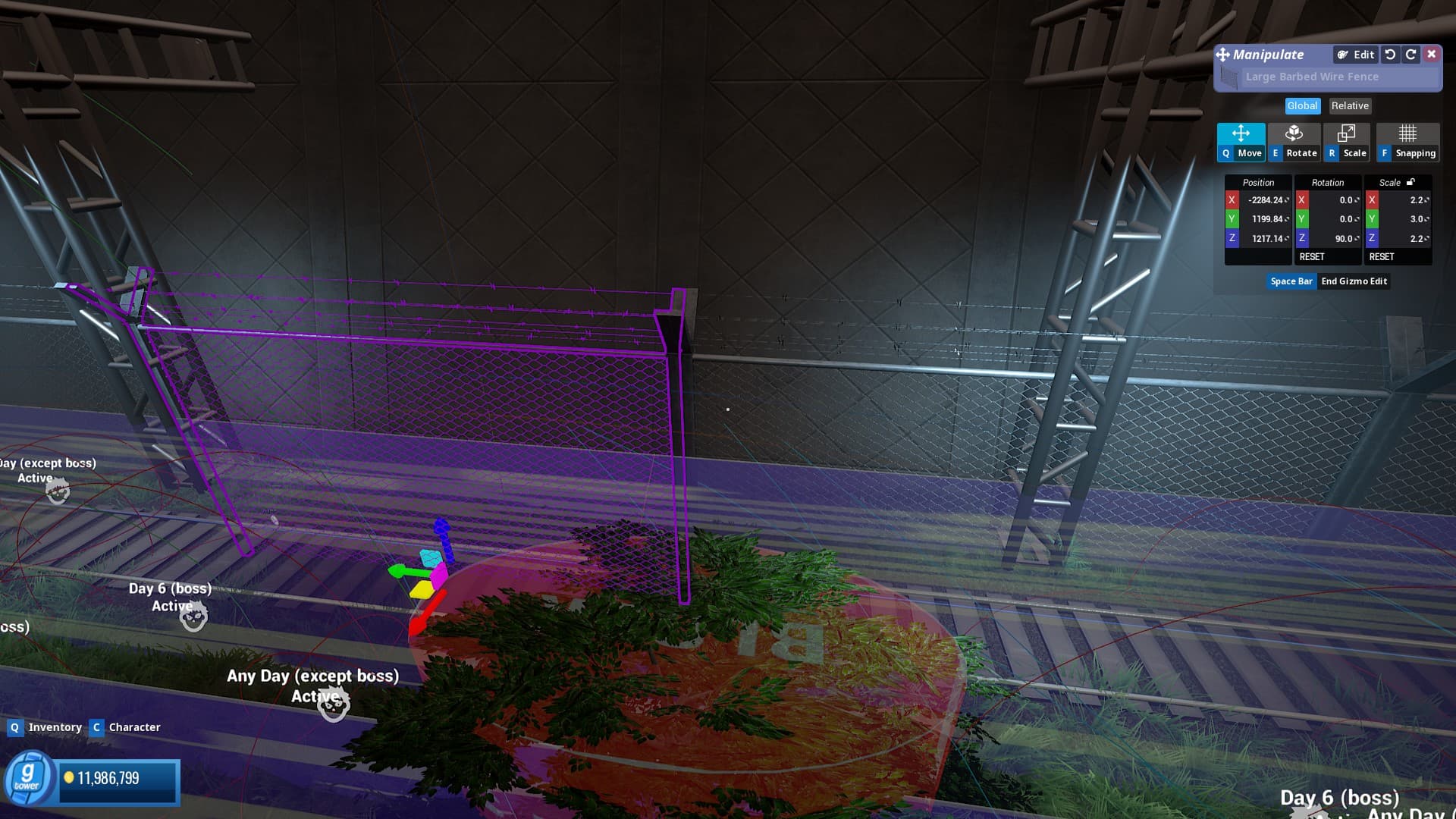This screenshot has height=819, width=1456.
Task: Reset the Rotation values
Action: (x=1312, y=257)
